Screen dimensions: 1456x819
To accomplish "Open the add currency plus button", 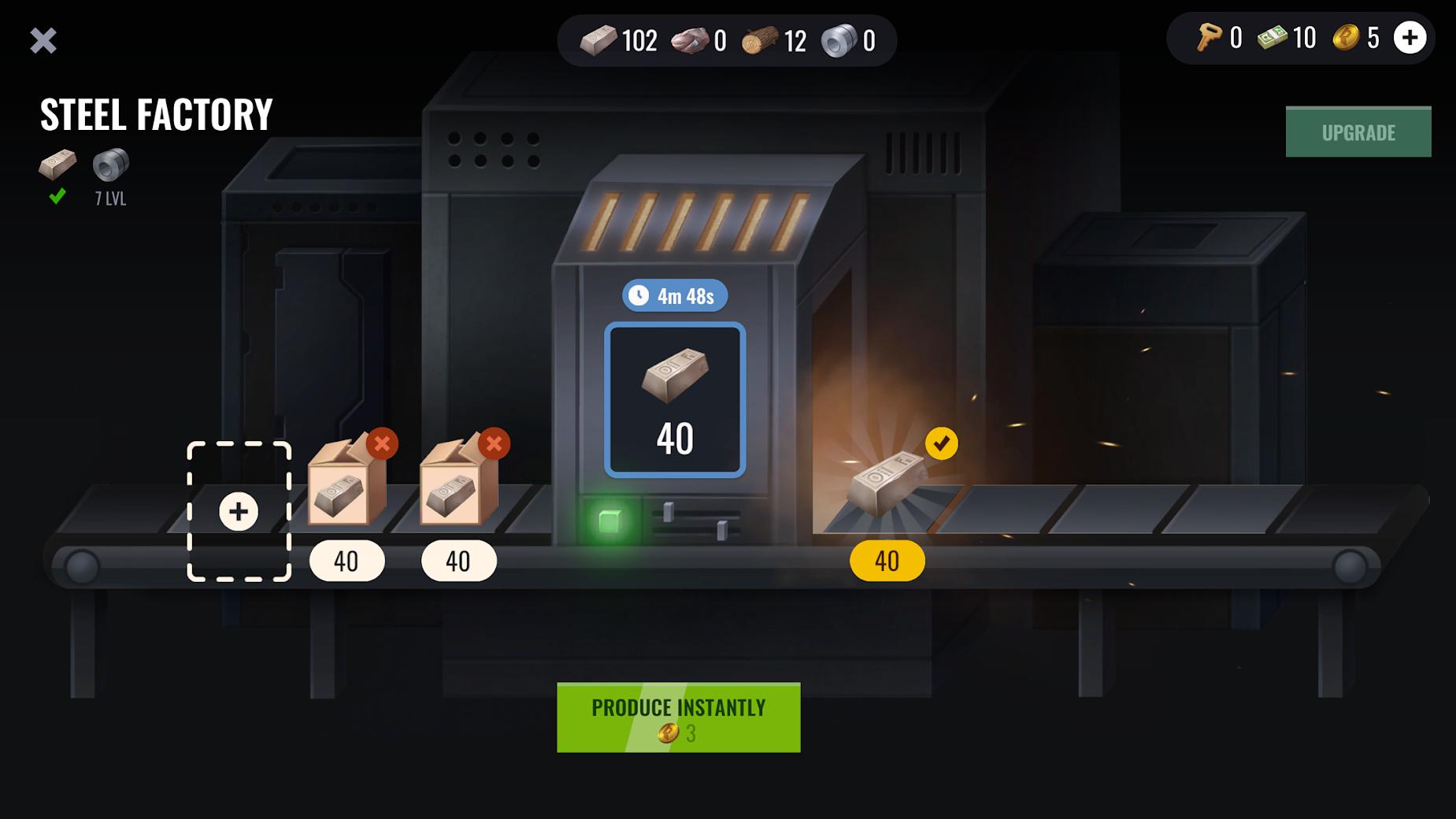I will pos(1410,38).
